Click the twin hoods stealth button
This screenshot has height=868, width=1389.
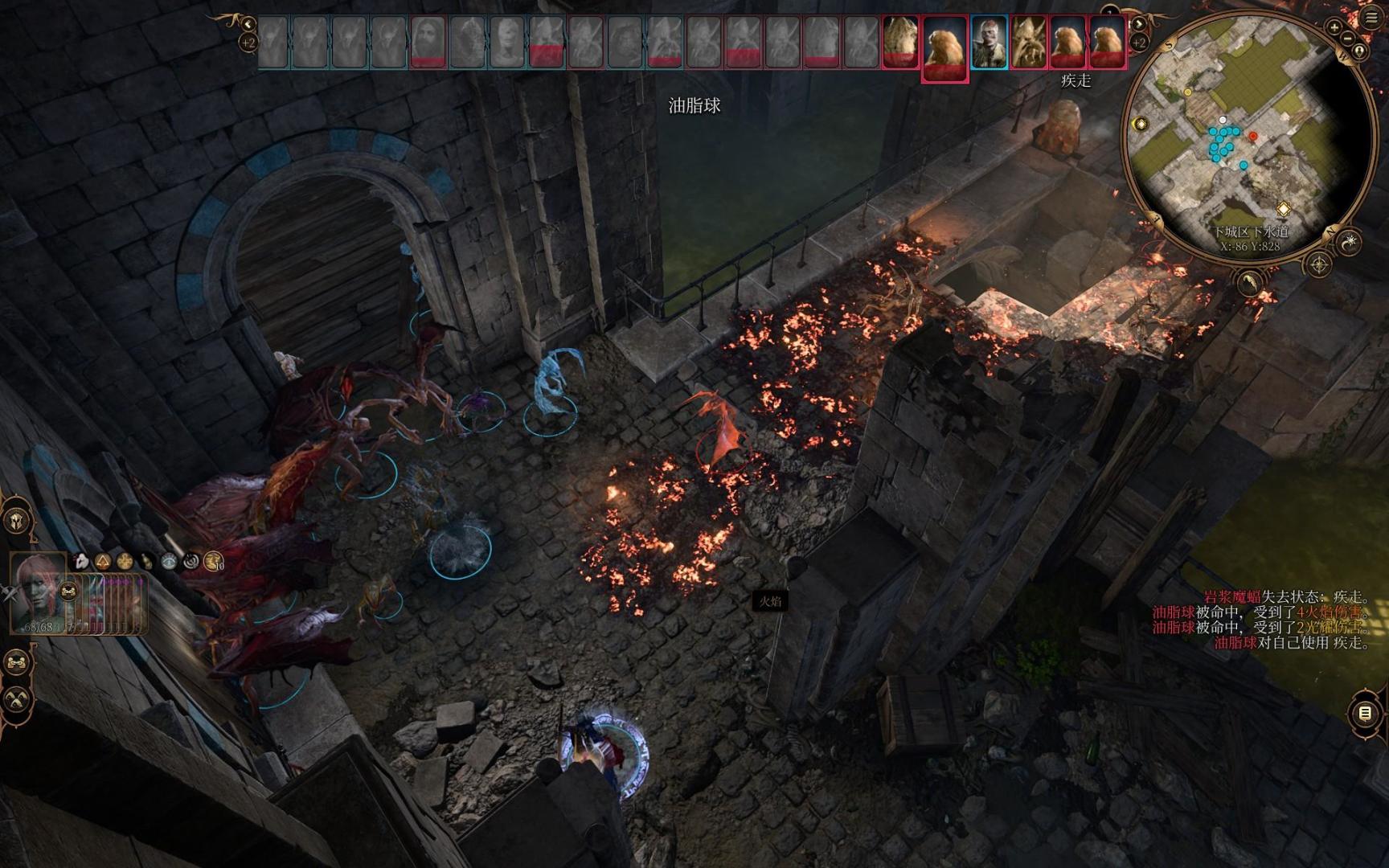[18, 700]
